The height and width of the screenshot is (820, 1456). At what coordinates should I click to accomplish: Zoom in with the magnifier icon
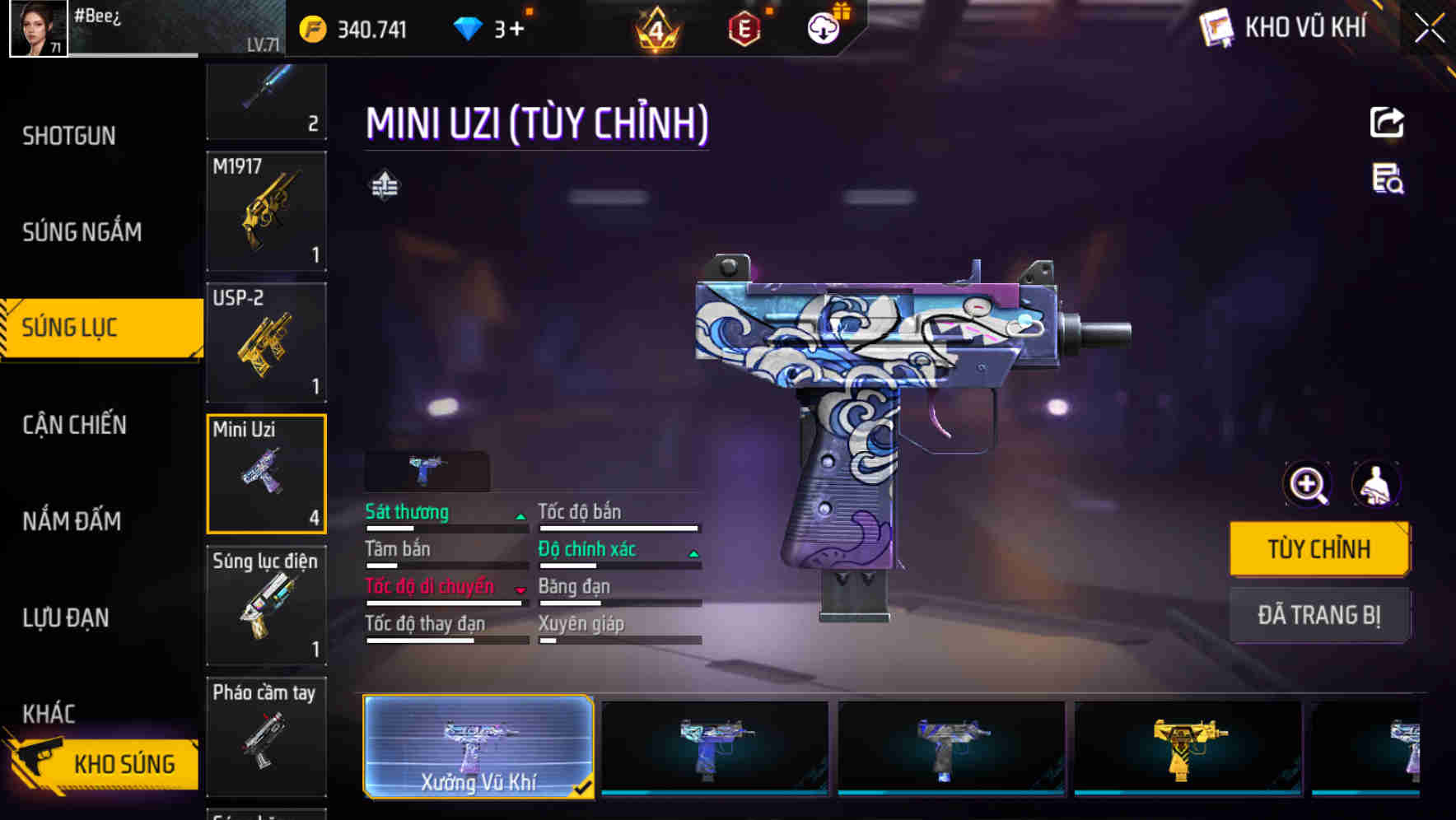(1307, 485)
